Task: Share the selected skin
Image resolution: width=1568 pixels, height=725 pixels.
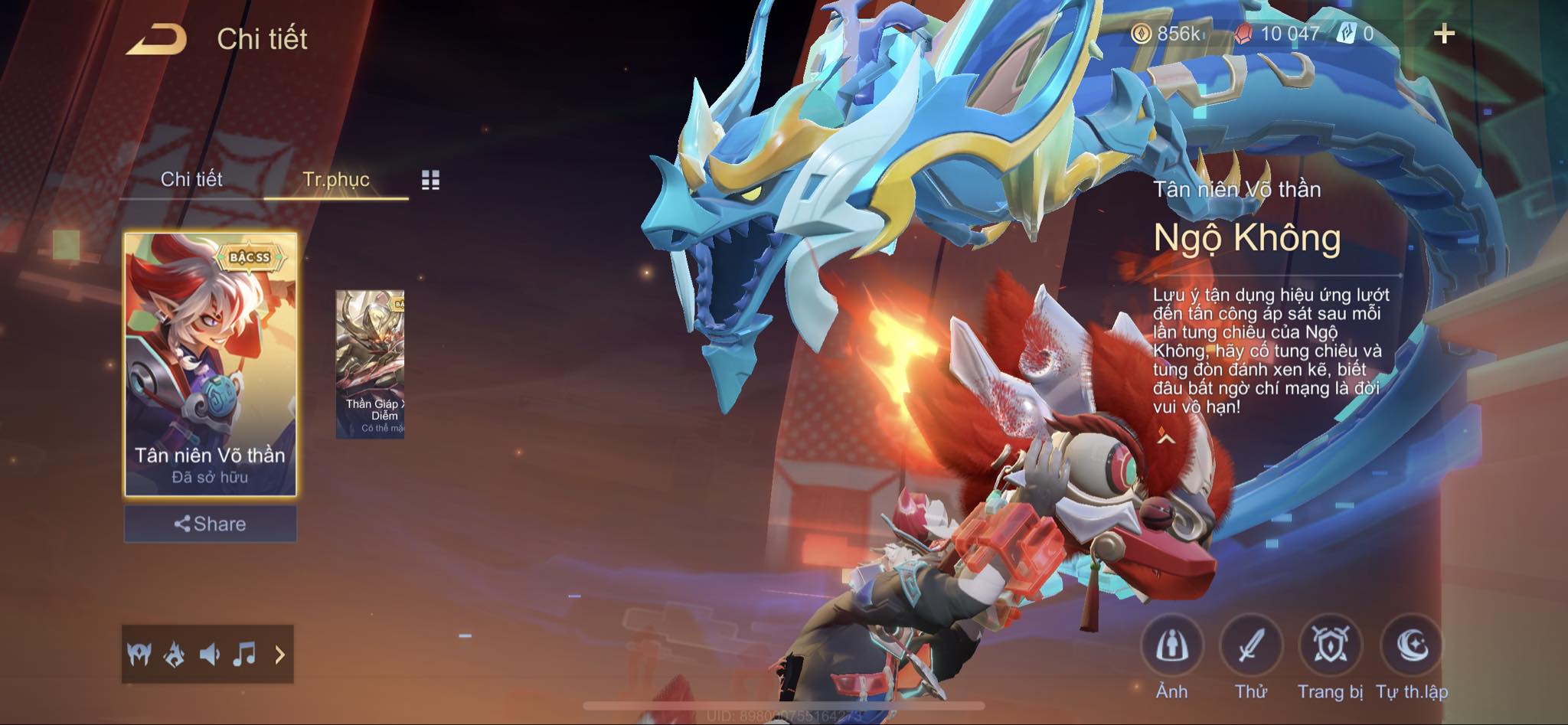Action: [211, 524]
